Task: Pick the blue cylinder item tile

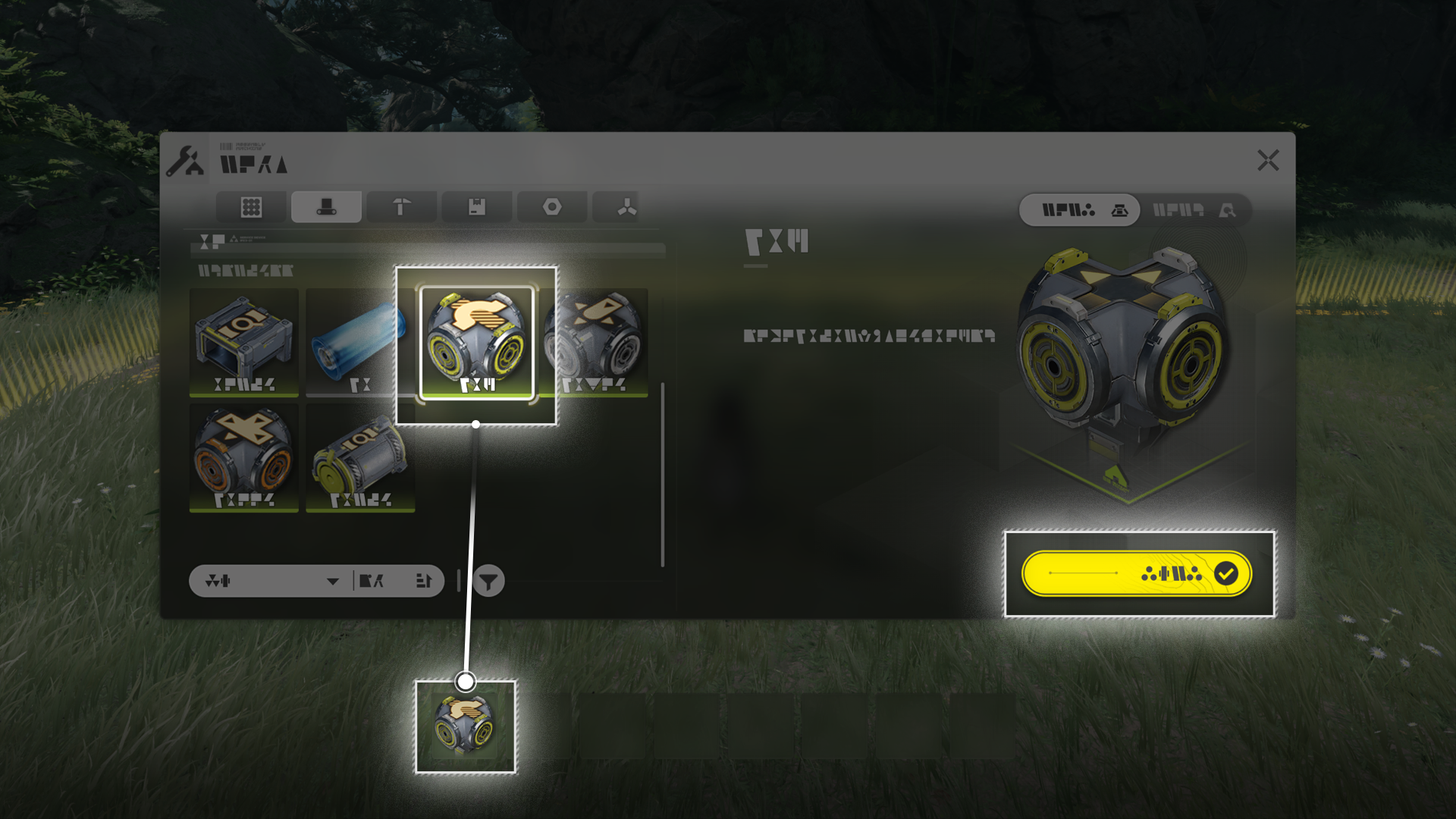Action: pyautogui.click(x=359, y=341)
